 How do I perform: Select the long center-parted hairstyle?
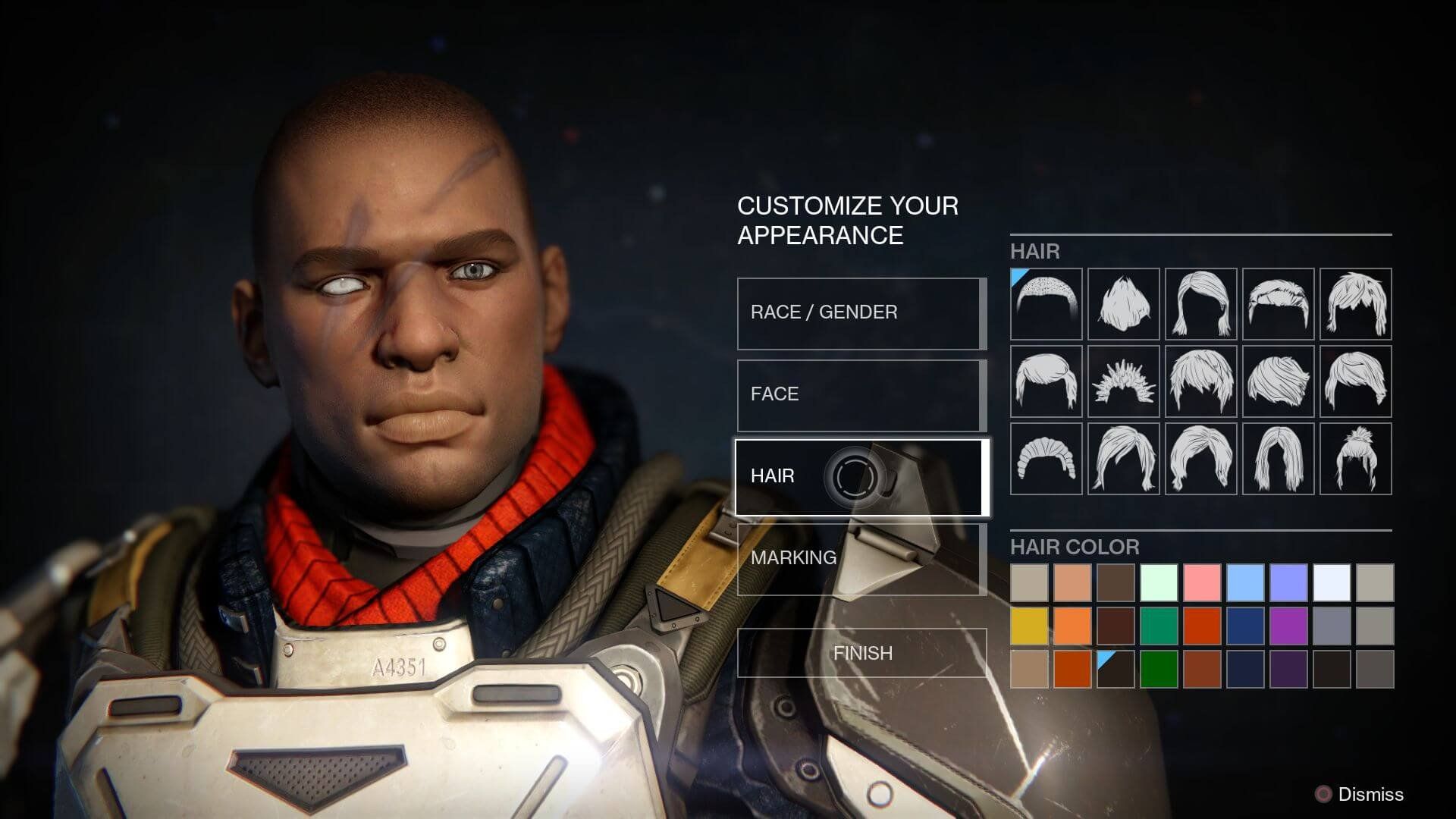pos(1279,459)
